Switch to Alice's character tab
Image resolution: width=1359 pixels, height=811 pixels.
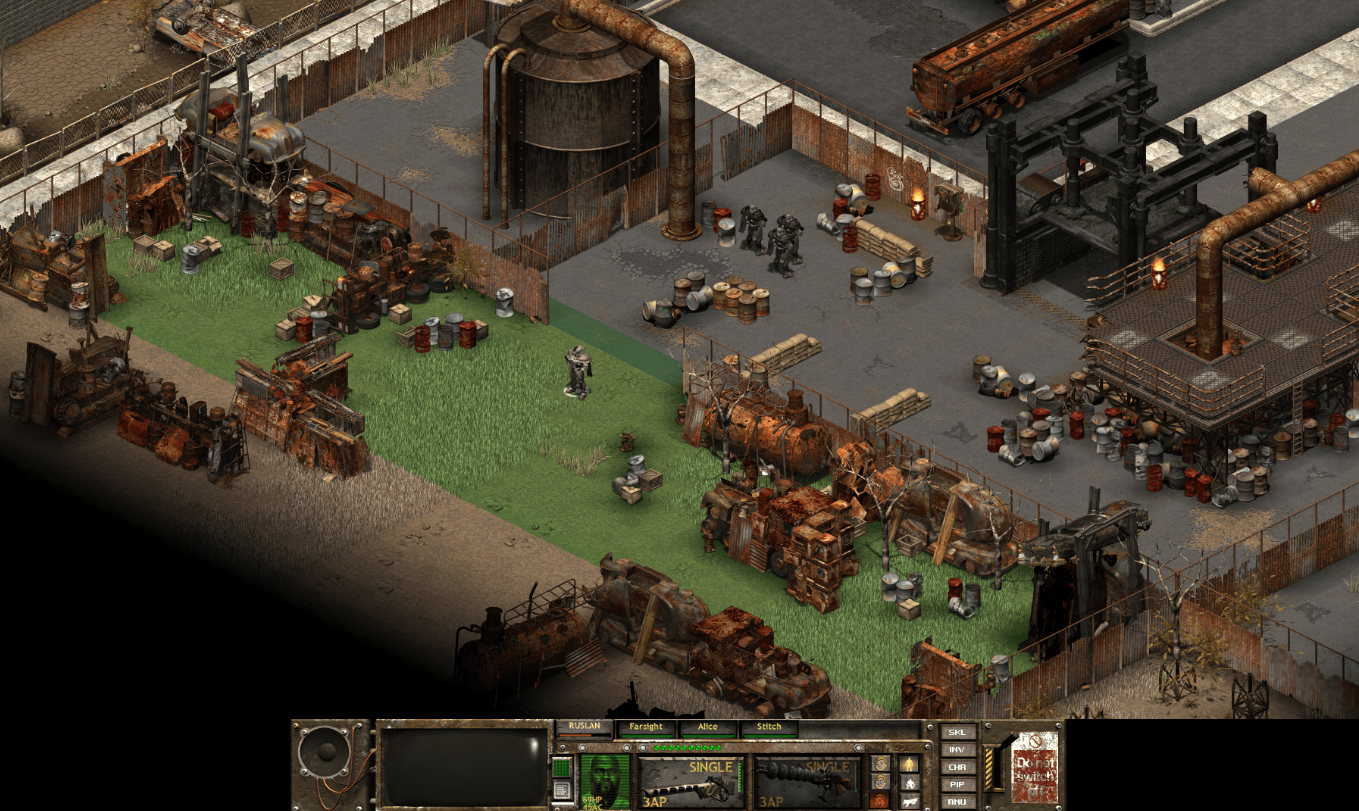tap(708, 726)
